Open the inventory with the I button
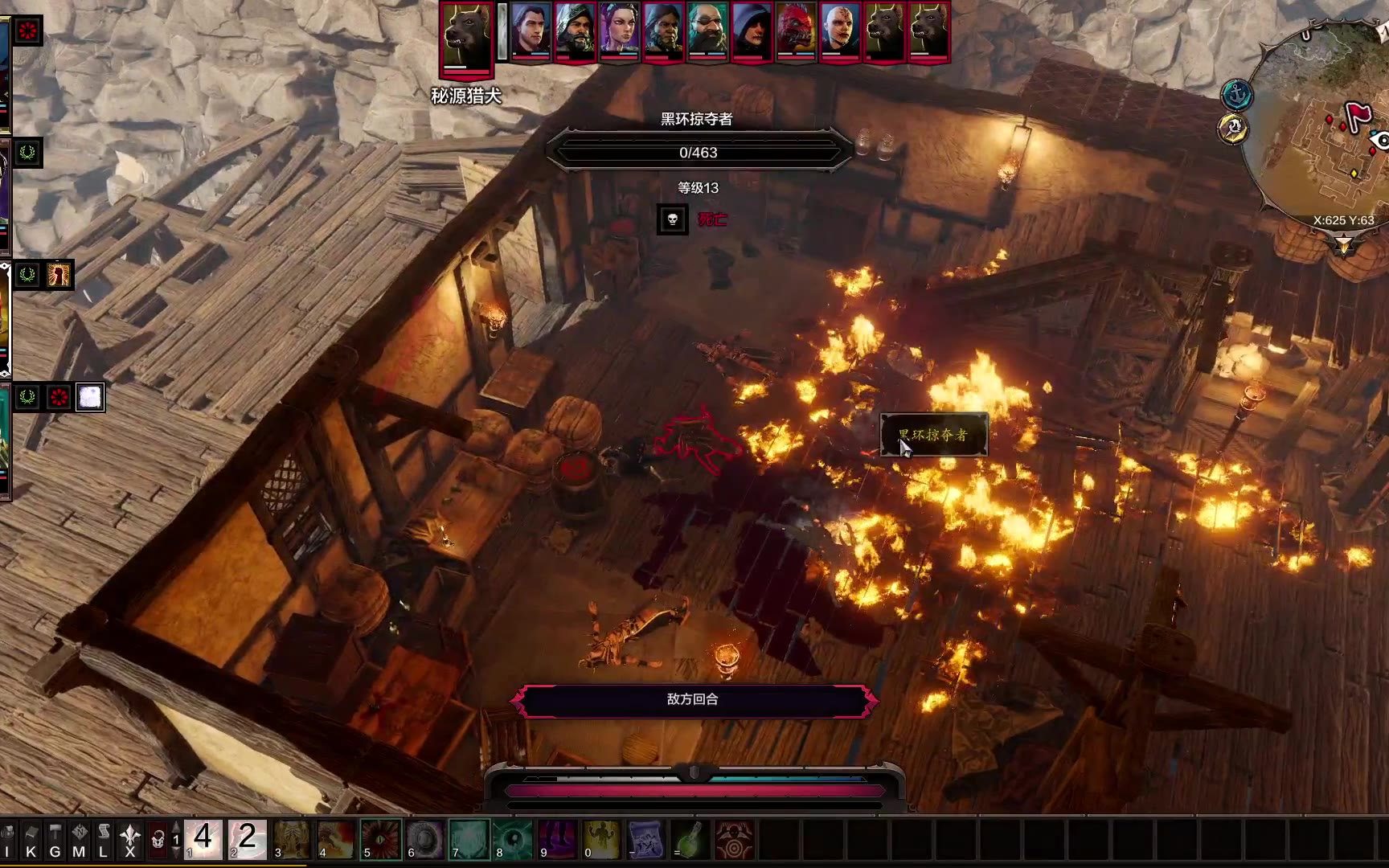The width and height of the screenshot is (1389, 868). click(x=8, y=841)
